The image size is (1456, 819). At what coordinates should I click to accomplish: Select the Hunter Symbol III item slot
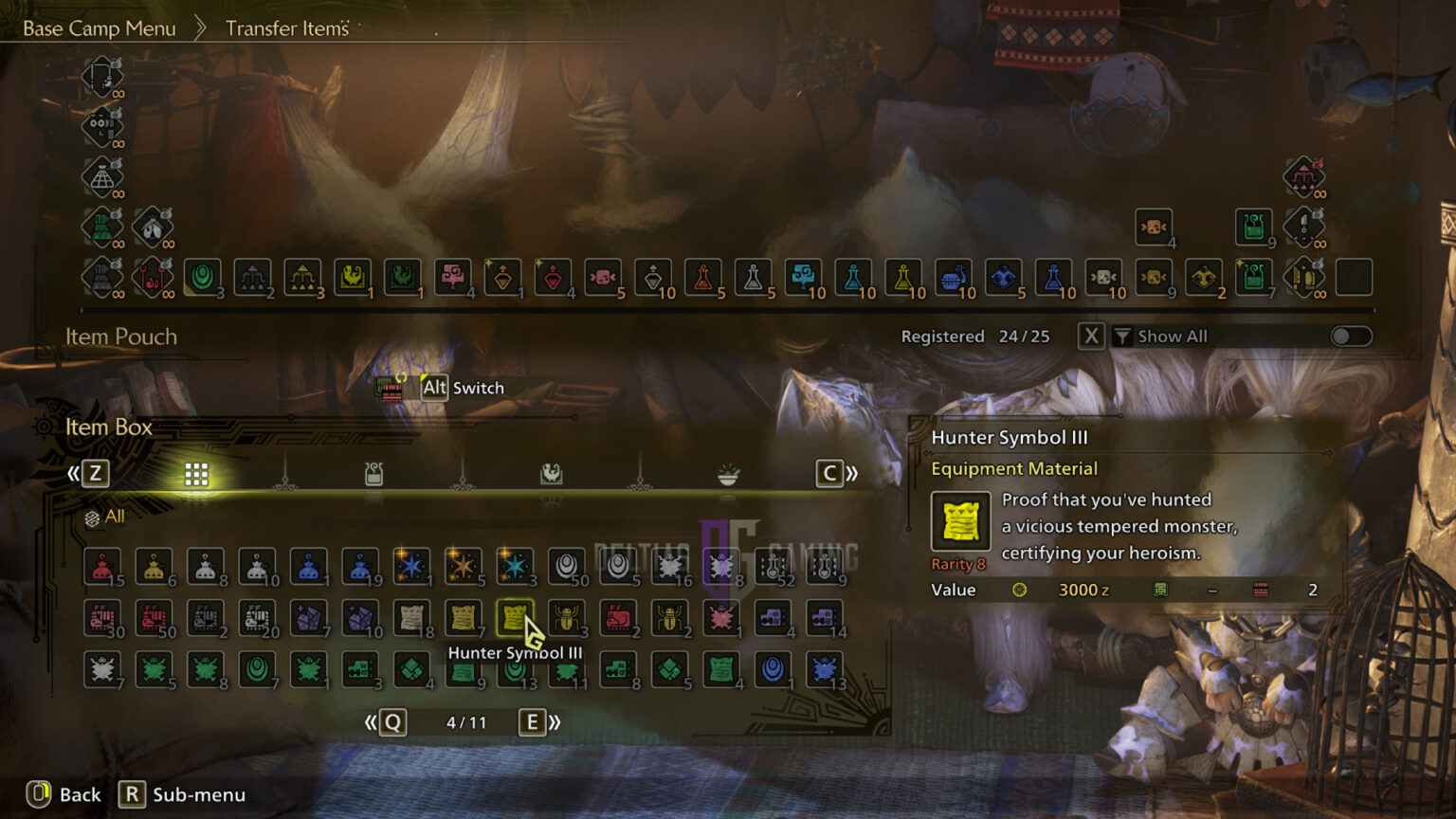click(515, 618)
